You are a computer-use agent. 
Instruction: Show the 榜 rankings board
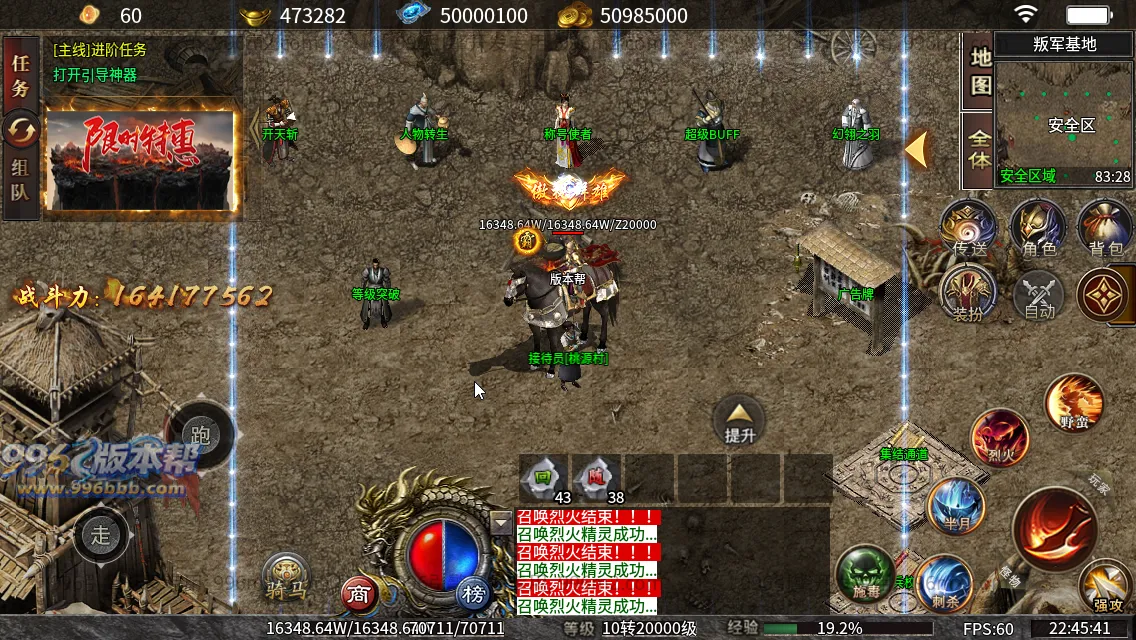pyautogui.click(x=474, y=594)
